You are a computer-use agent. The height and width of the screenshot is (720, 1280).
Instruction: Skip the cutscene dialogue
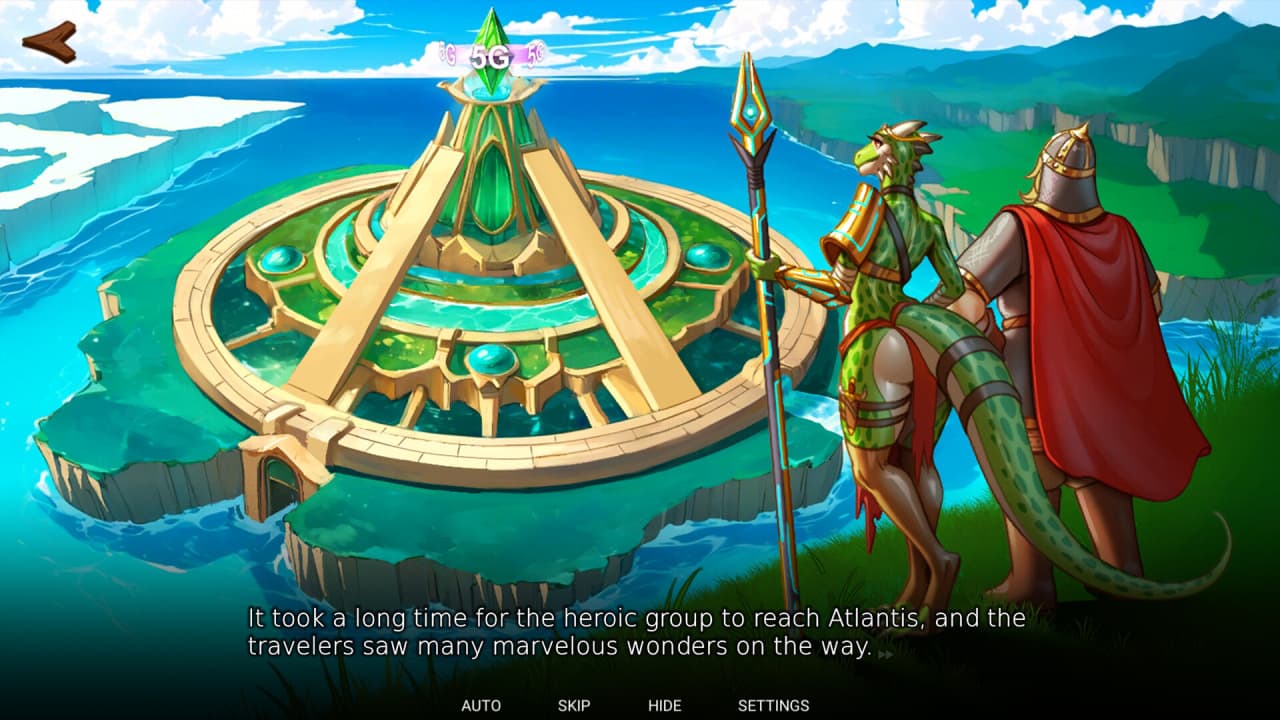pos(574,705)
